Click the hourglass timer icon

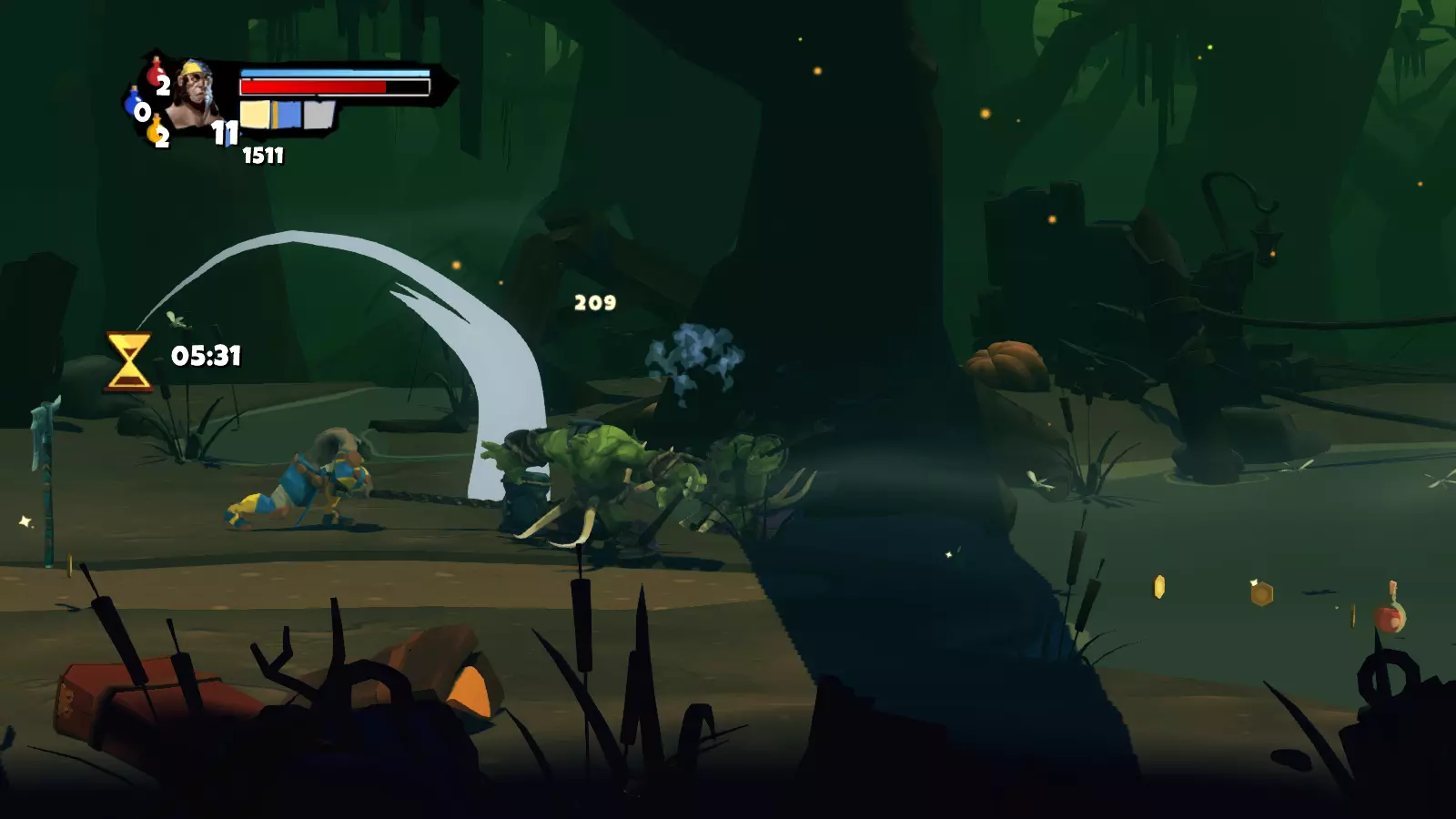[x=128, y=361]
